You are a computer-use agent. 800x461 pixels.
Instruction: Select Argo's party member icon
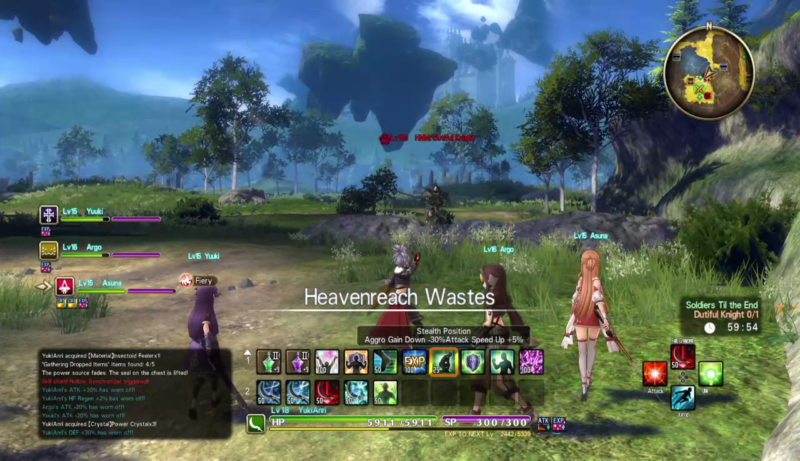(48, 250)
